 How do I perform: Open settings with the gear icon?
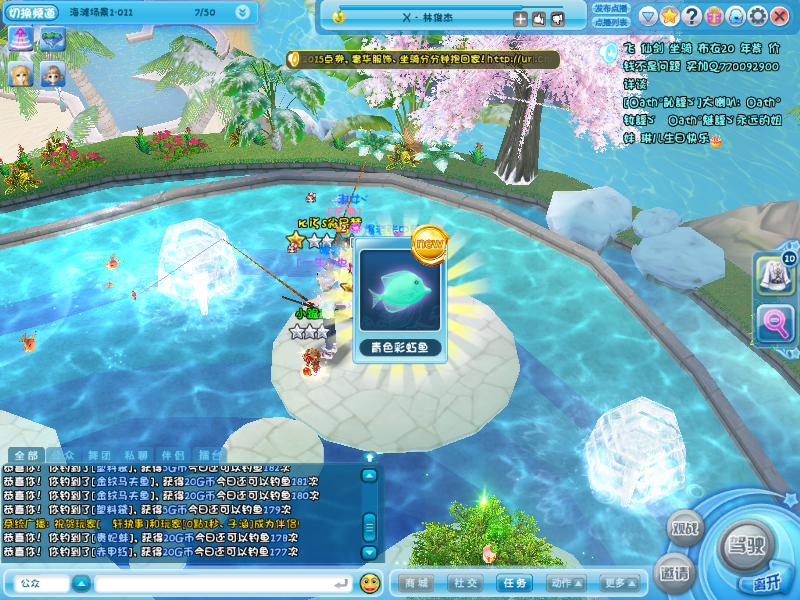758,17
